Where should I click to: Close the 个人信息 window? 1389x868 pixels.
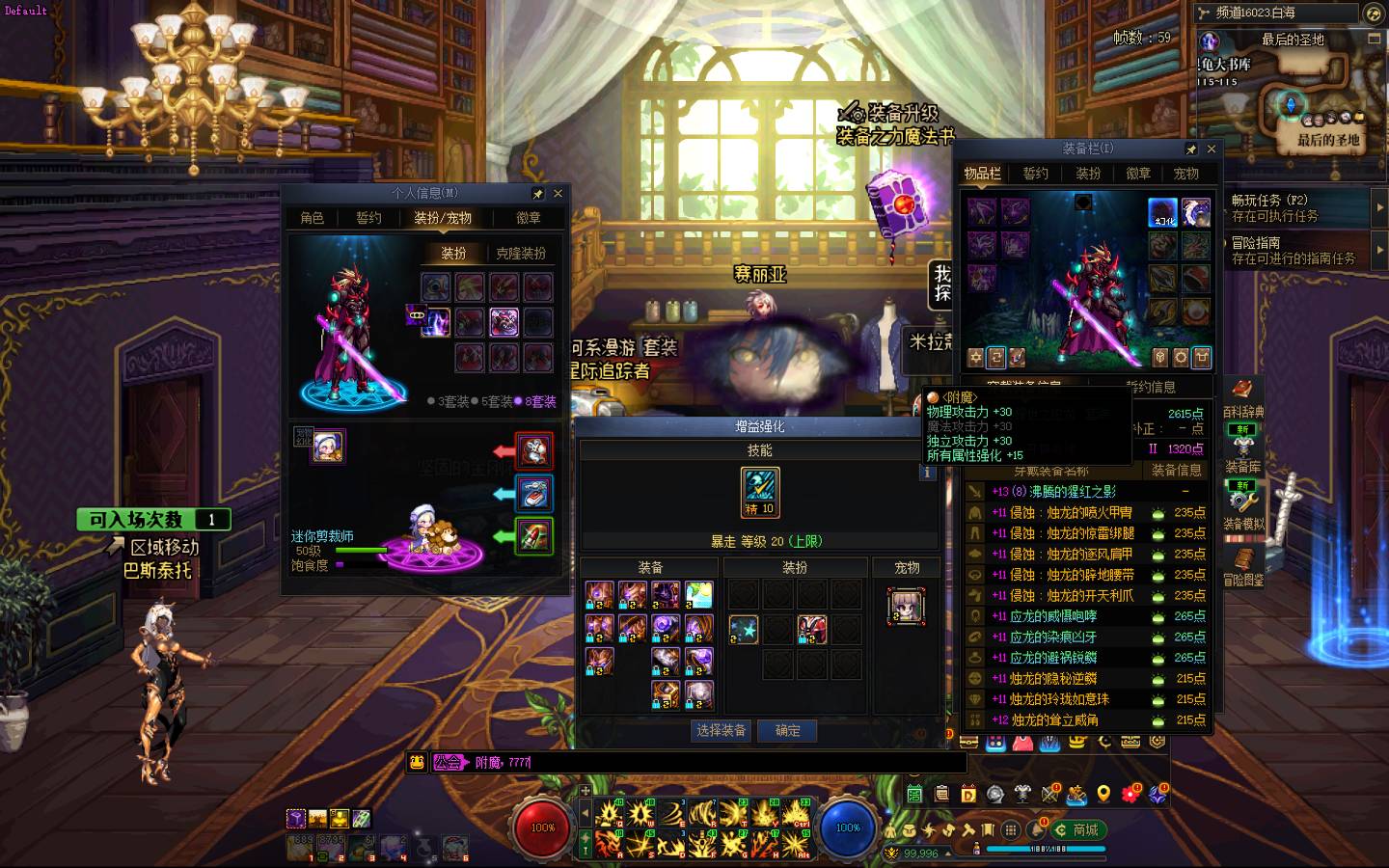(558, 193)
